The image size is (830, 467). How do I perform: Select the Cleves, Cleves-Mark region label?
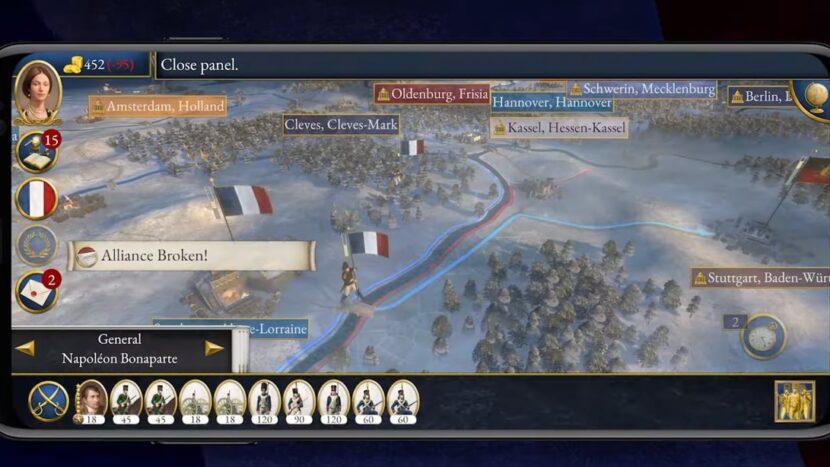tap(340, 125)
